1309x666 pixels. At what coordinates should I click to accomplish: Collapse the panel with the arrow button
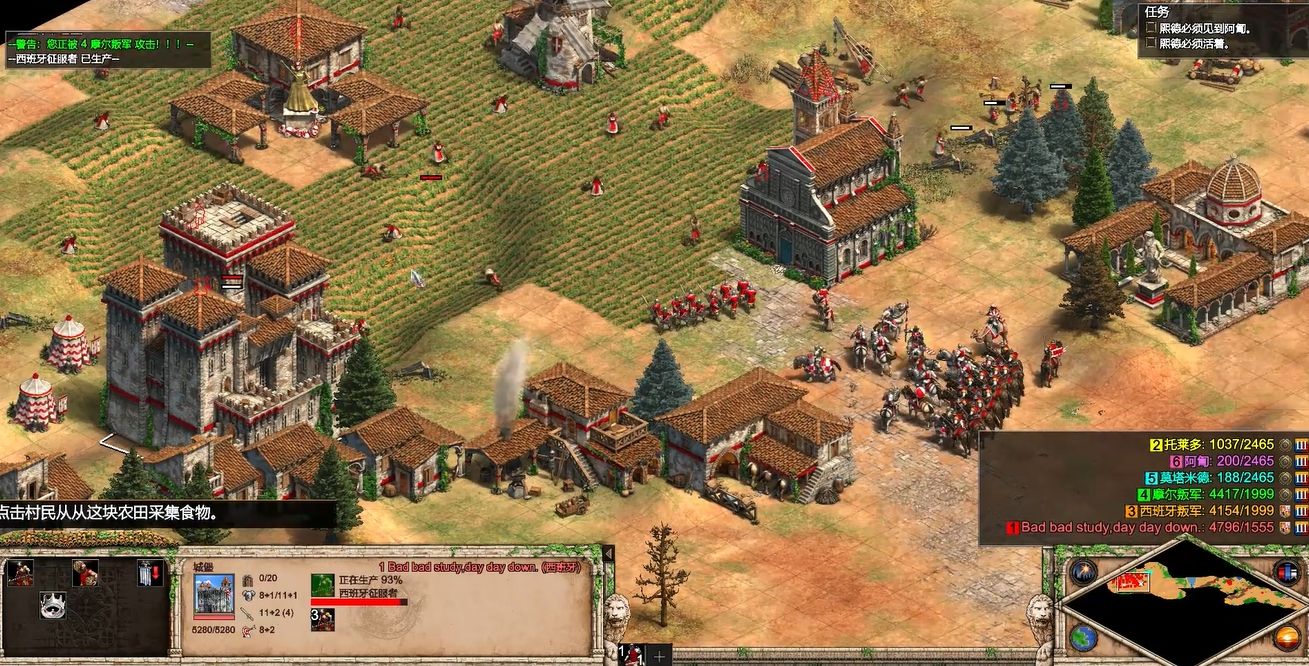[606, 553]
